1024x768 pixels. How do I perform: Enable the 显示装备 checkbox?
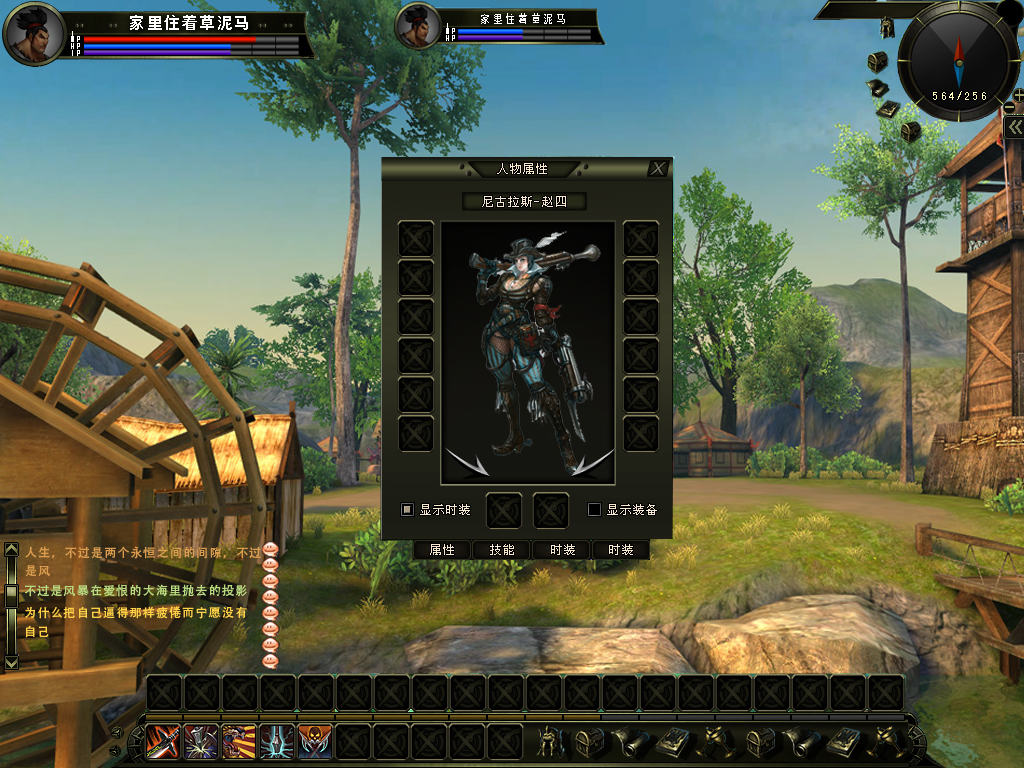tap(594, 509)
